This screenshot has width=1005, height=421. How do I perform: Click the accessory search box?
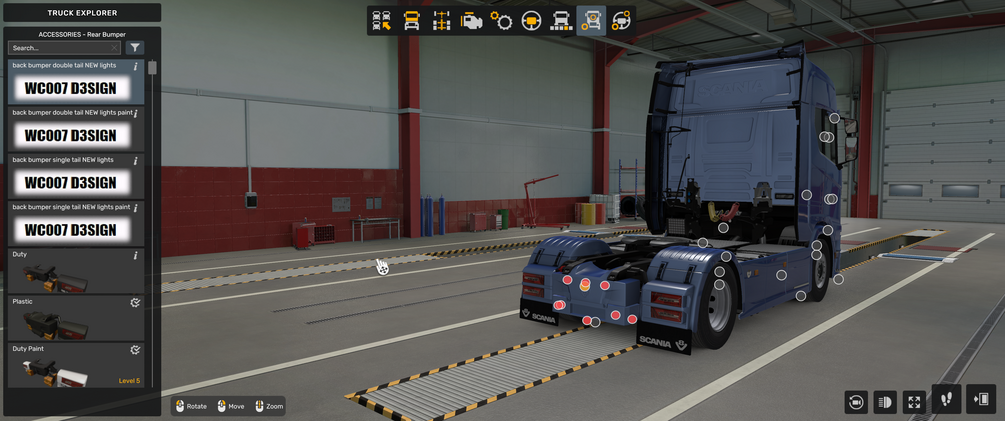pyautogui.click(x=64, y=48)
